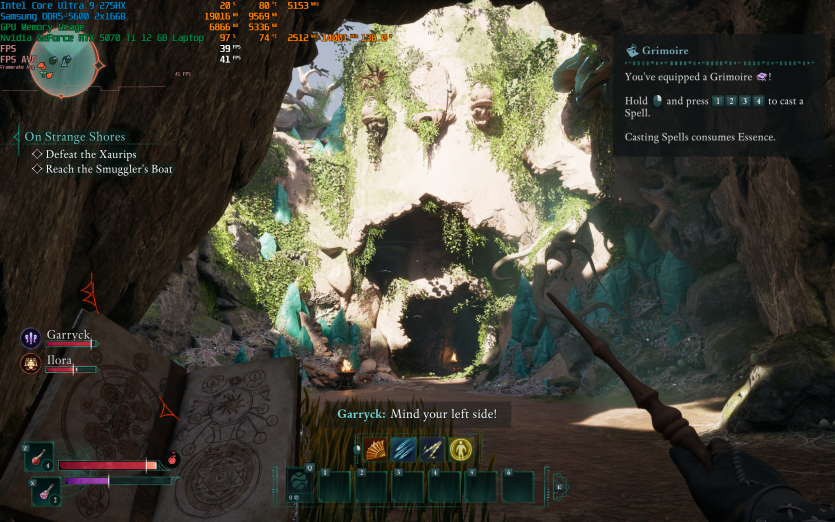This screenshot has width=835, height=522.
Task: Select the On Strange Shores quest tracker
Action: tap(75, 136)
